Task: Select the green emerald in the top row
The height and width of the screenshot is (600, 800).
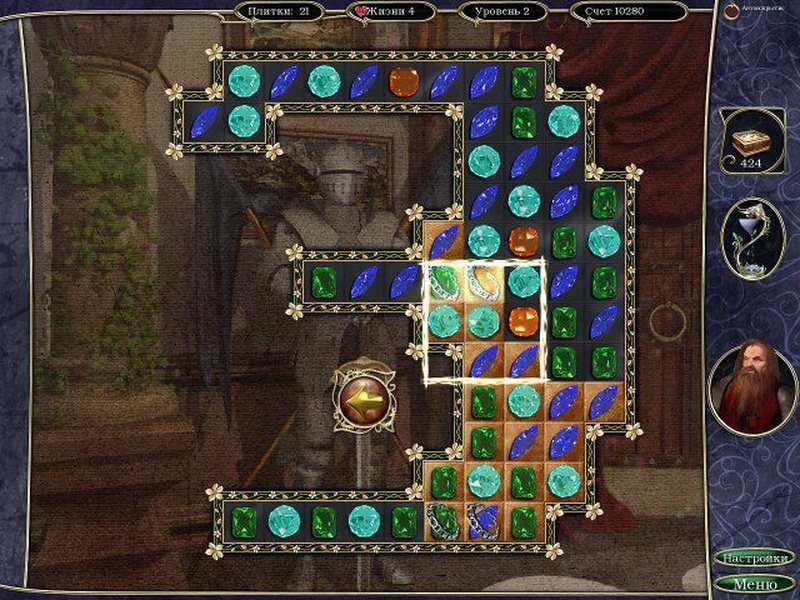Action: [524, 82]
